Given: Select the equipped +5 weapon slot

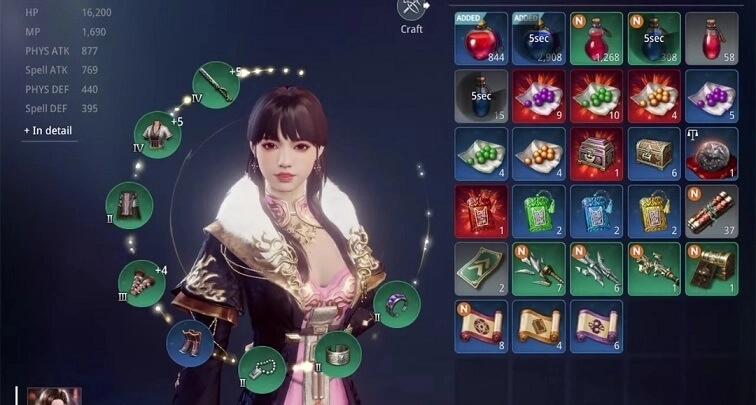Looking at the screenshot, I should click(215, 83).
